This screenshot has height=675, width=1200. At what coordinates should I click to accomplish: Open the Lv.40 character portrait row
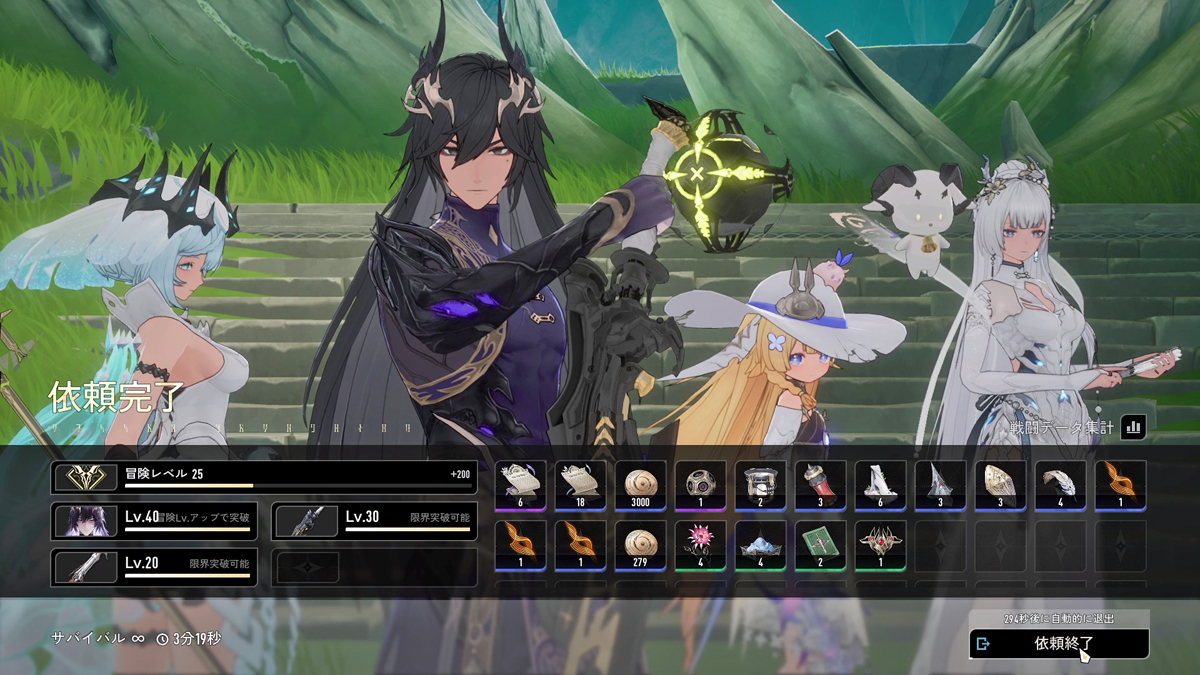point(154,521)
